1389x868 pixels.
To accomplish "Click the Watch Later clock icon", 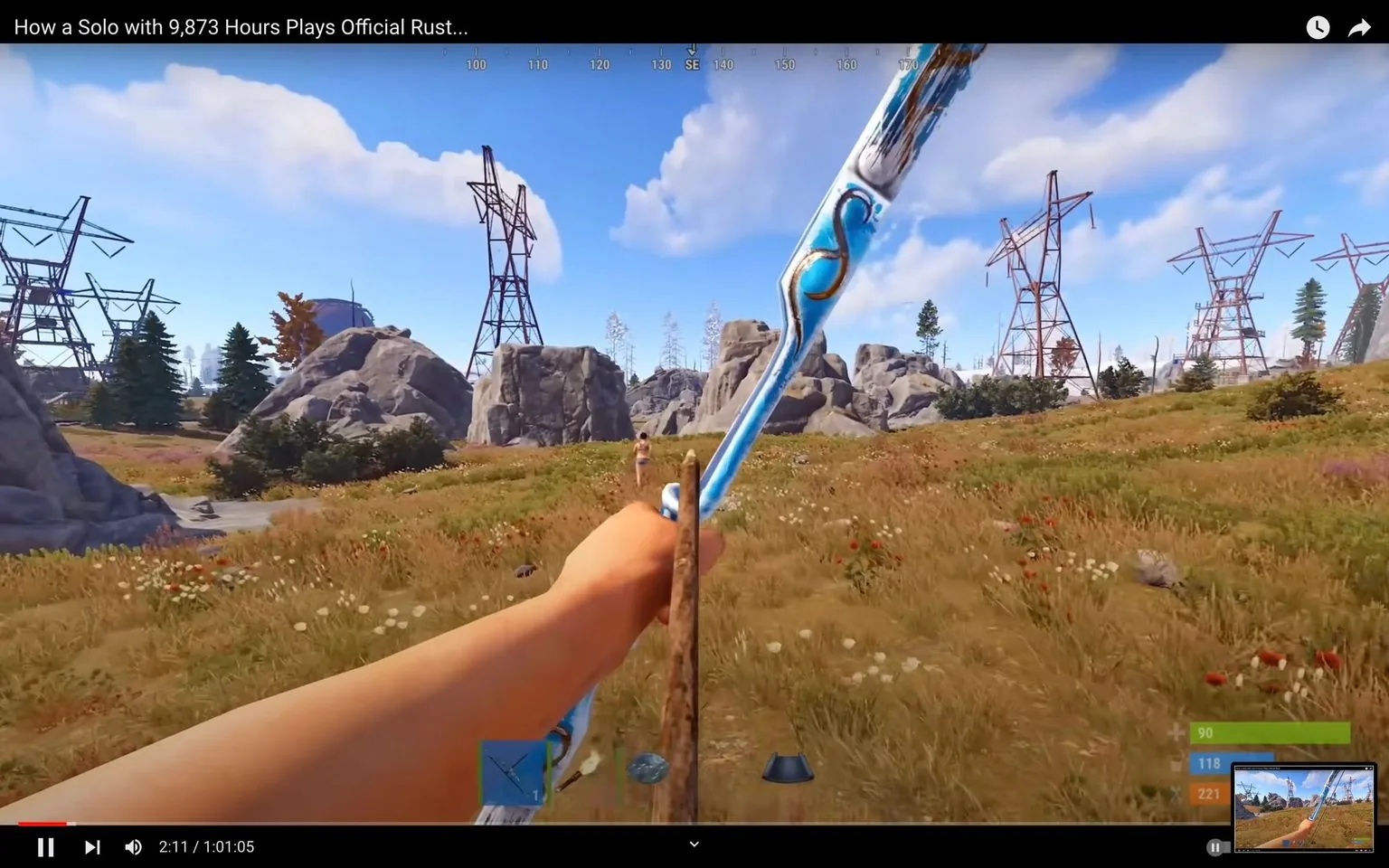I will pyautogui.click(x=1318, y=27).
